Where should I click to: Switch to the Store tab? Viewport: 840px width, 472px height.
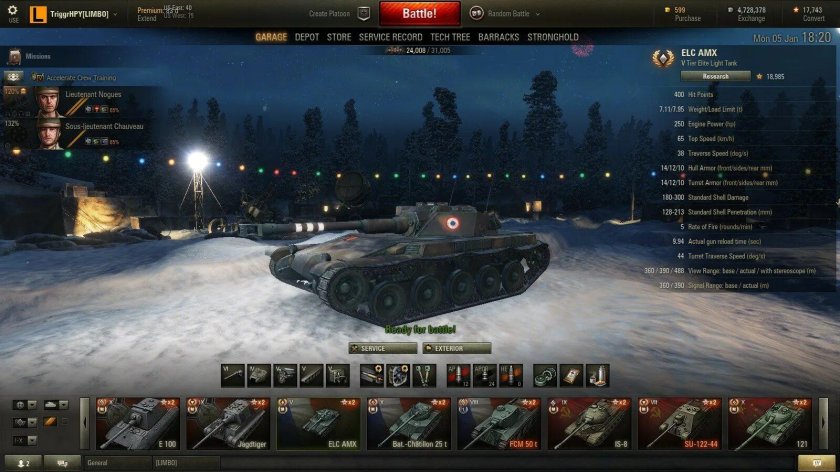tap(339, 37)
